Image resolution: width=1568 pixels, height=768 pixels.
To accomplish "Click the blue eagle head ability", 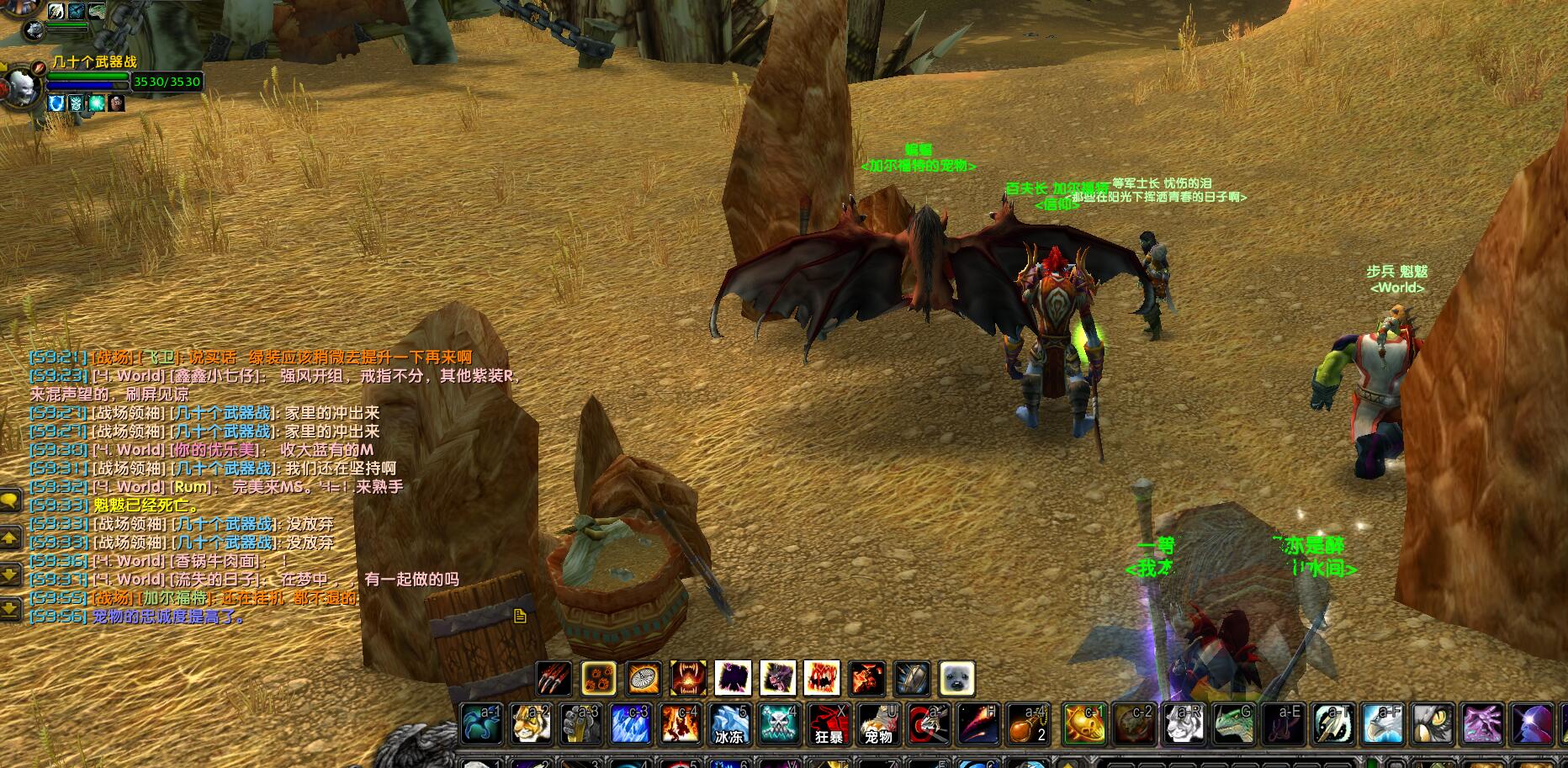I will [1381, 724].
